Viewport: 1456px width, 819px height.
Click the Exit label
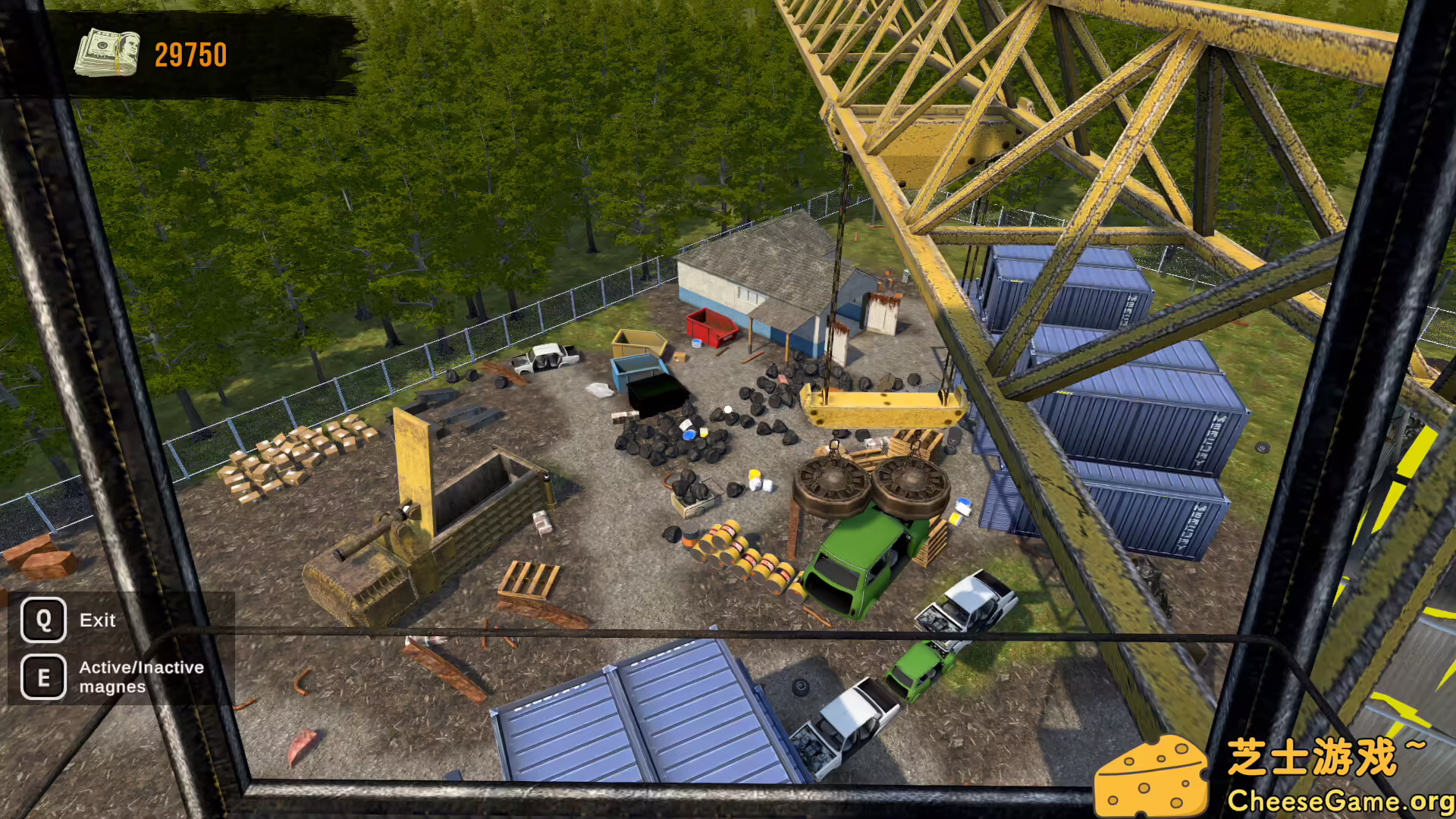point(97,620)
